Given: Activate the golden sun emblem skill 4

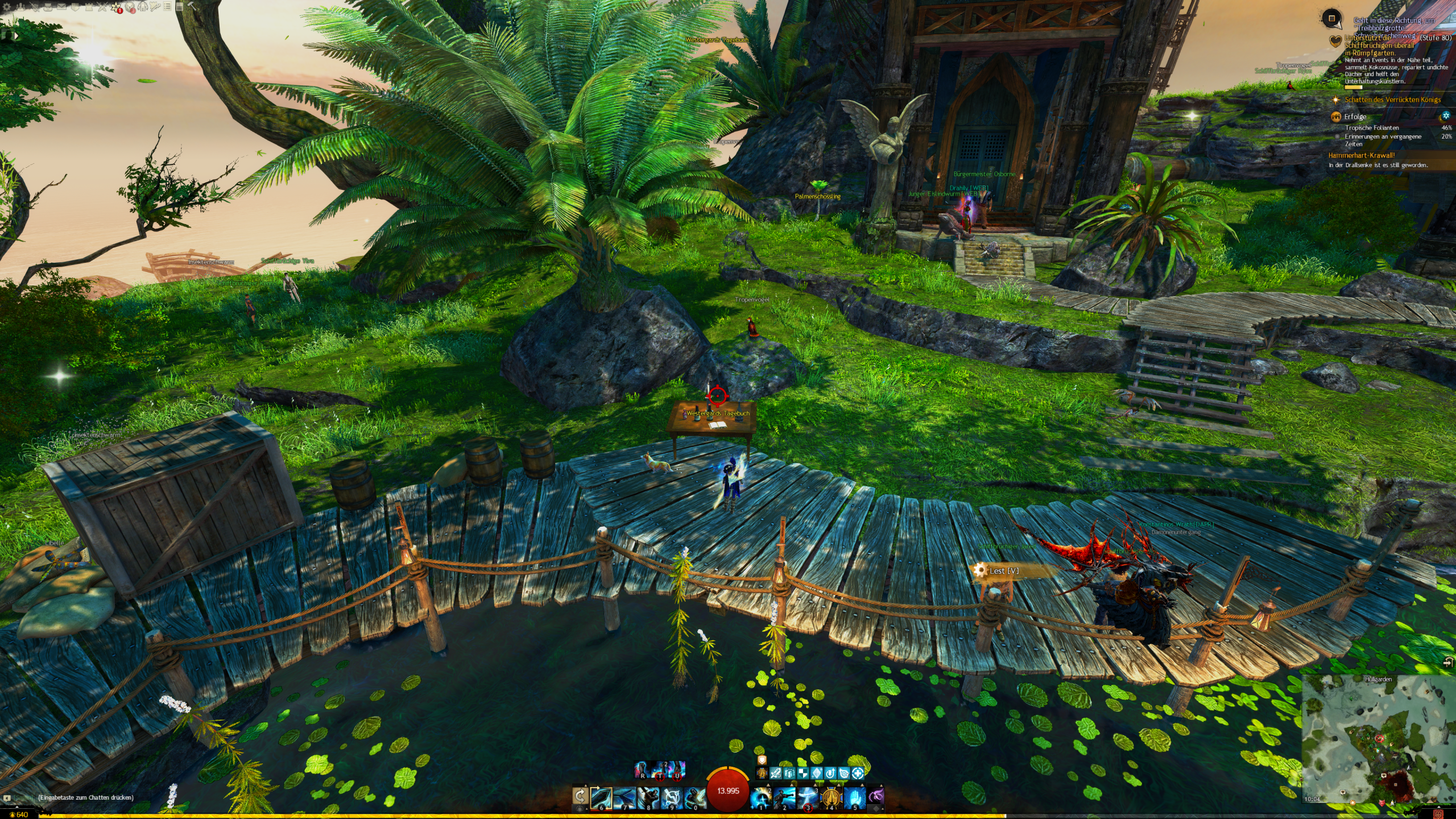Looking at the screenshot, I should pos(831,797).
